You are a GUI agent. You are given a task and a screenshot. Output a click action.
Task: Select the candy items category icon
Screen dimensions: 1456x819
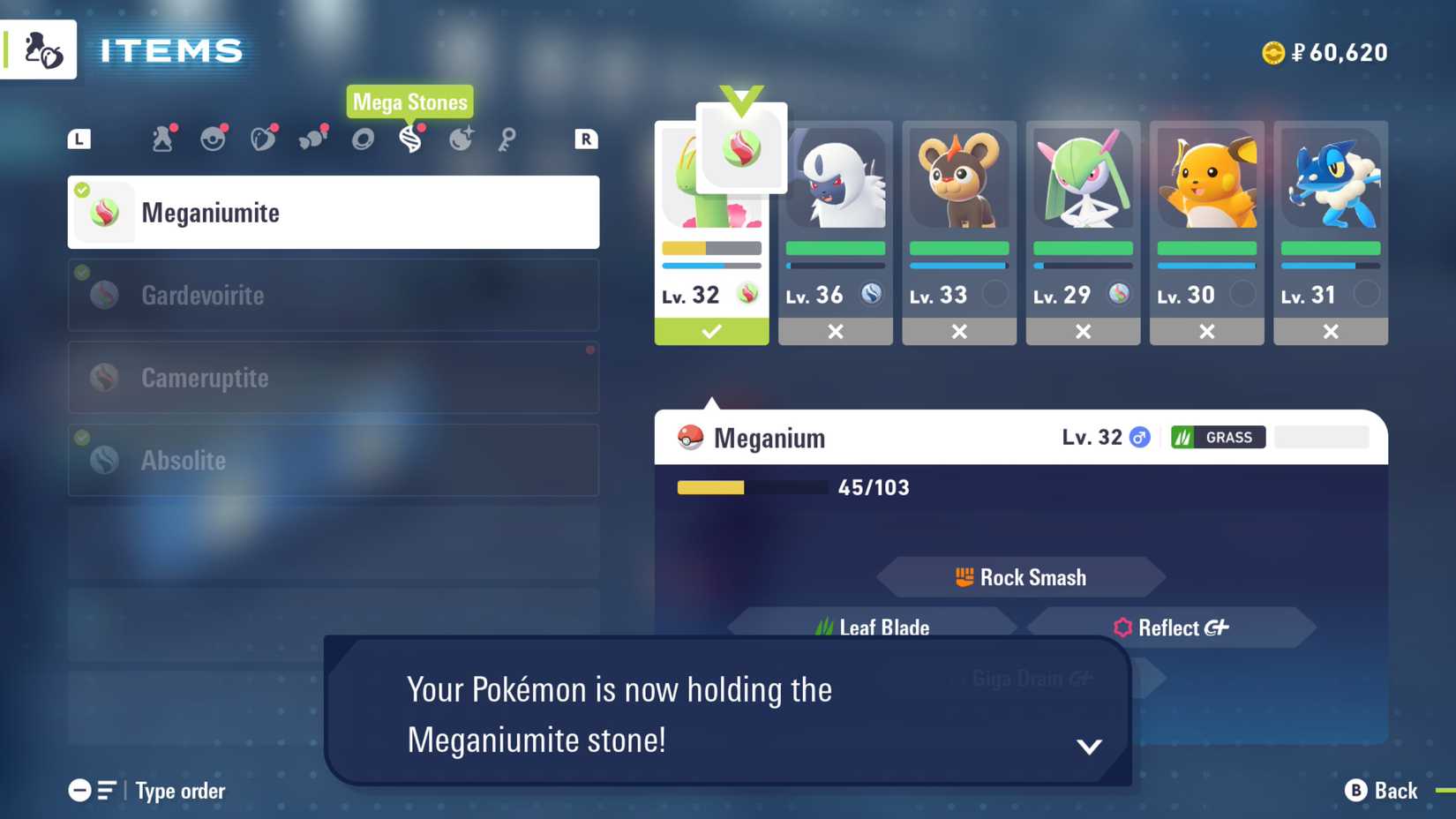pyautogui.click(x=313, y=139)
